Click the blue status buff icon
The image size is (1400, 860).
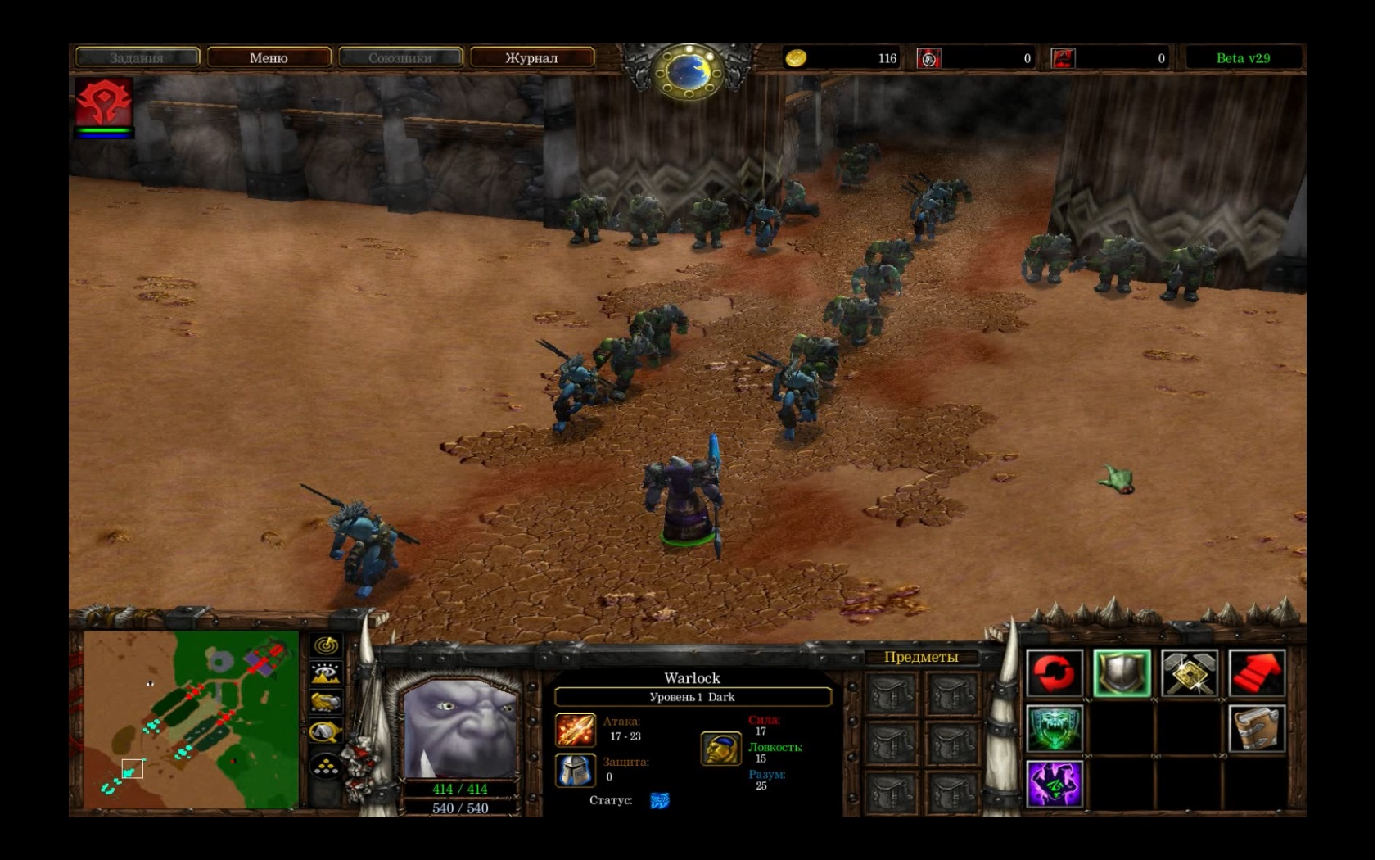click(659, 800)
